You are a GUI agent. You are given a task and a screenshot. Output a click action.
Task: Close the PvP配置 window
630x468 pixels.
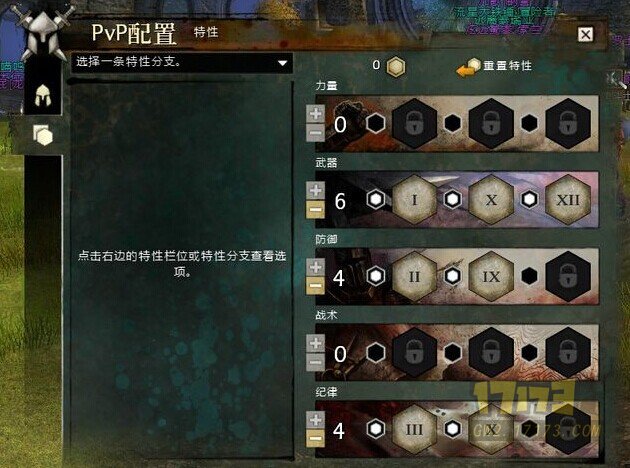tap(586, 35)
